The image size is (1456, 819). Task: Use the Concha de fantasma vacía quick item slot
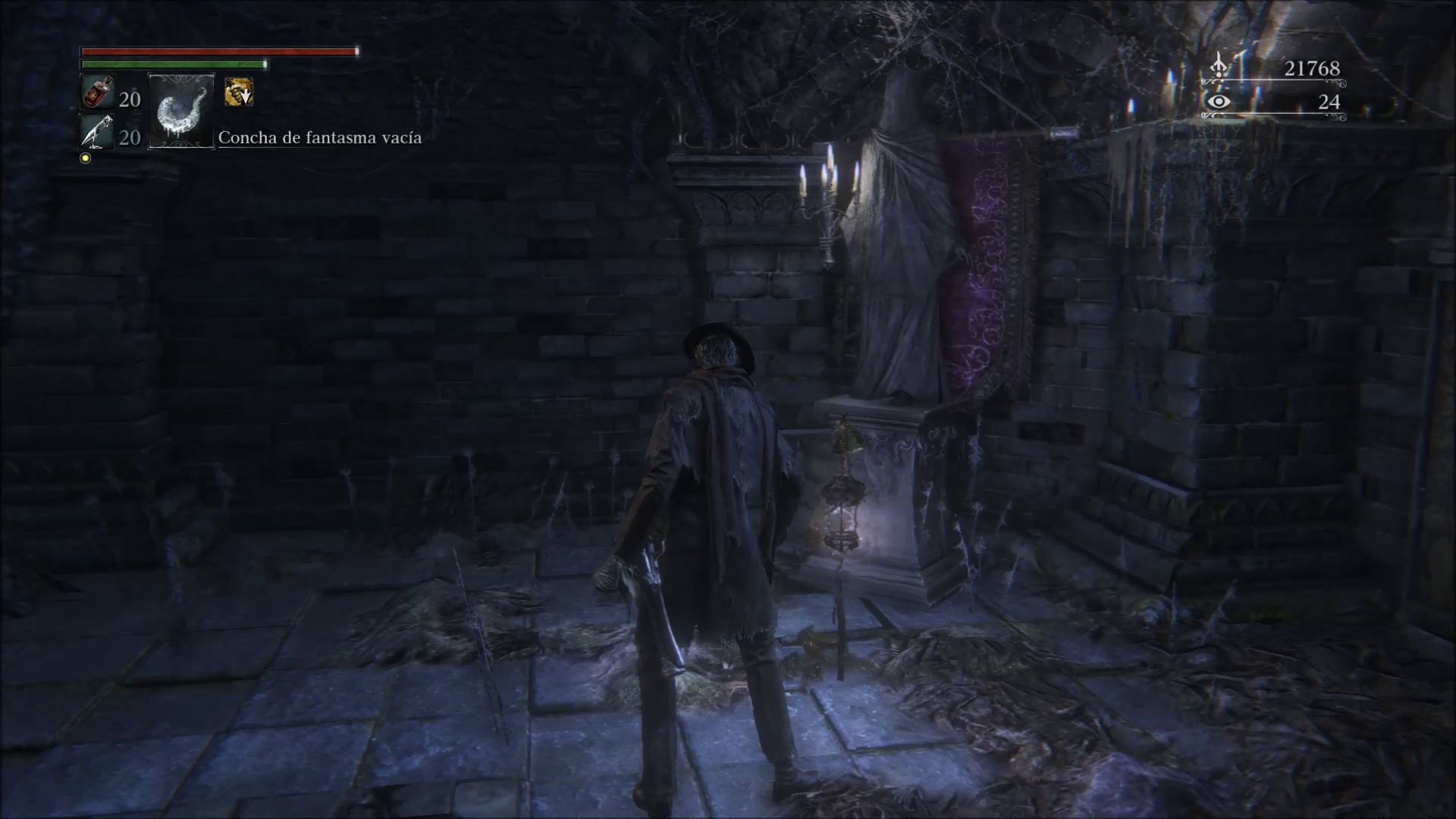click(x=181, y=111)
